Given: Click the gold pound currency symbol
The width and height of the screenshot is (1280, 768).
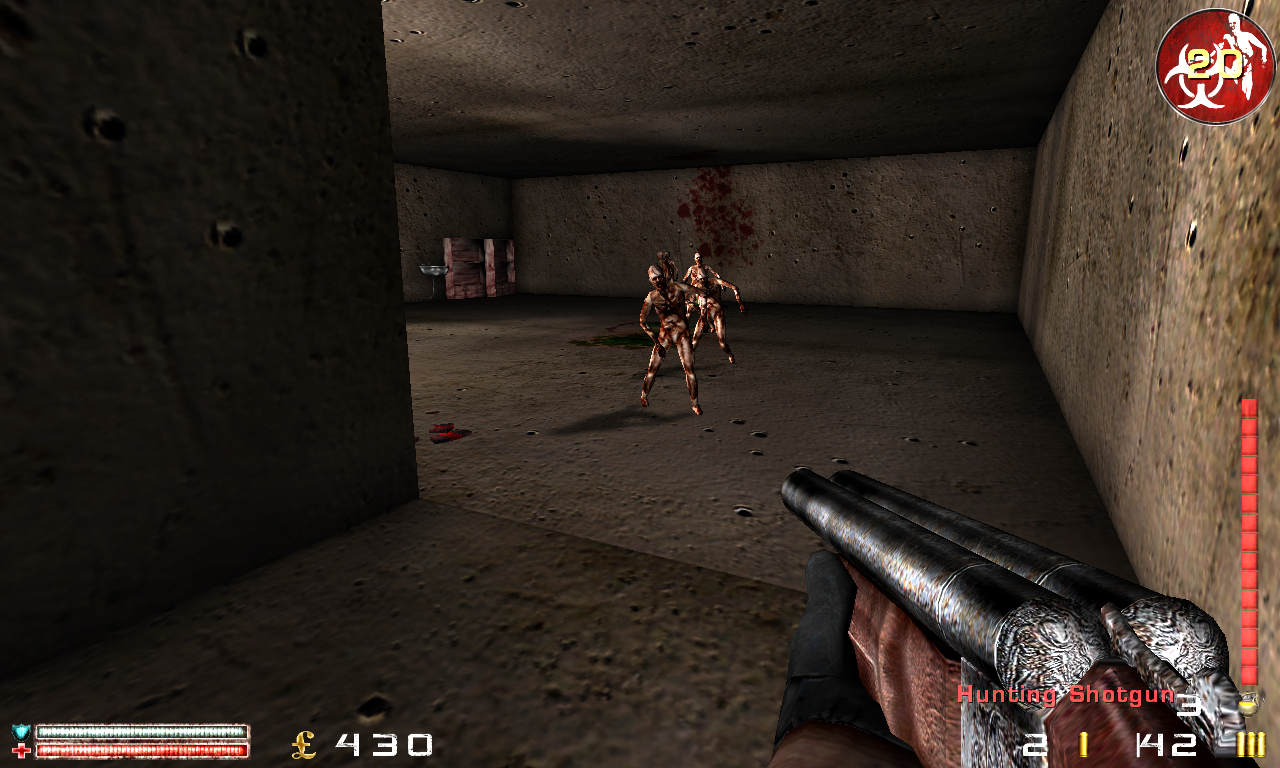Looking at the screenshot, I should (x=303, y=746).
